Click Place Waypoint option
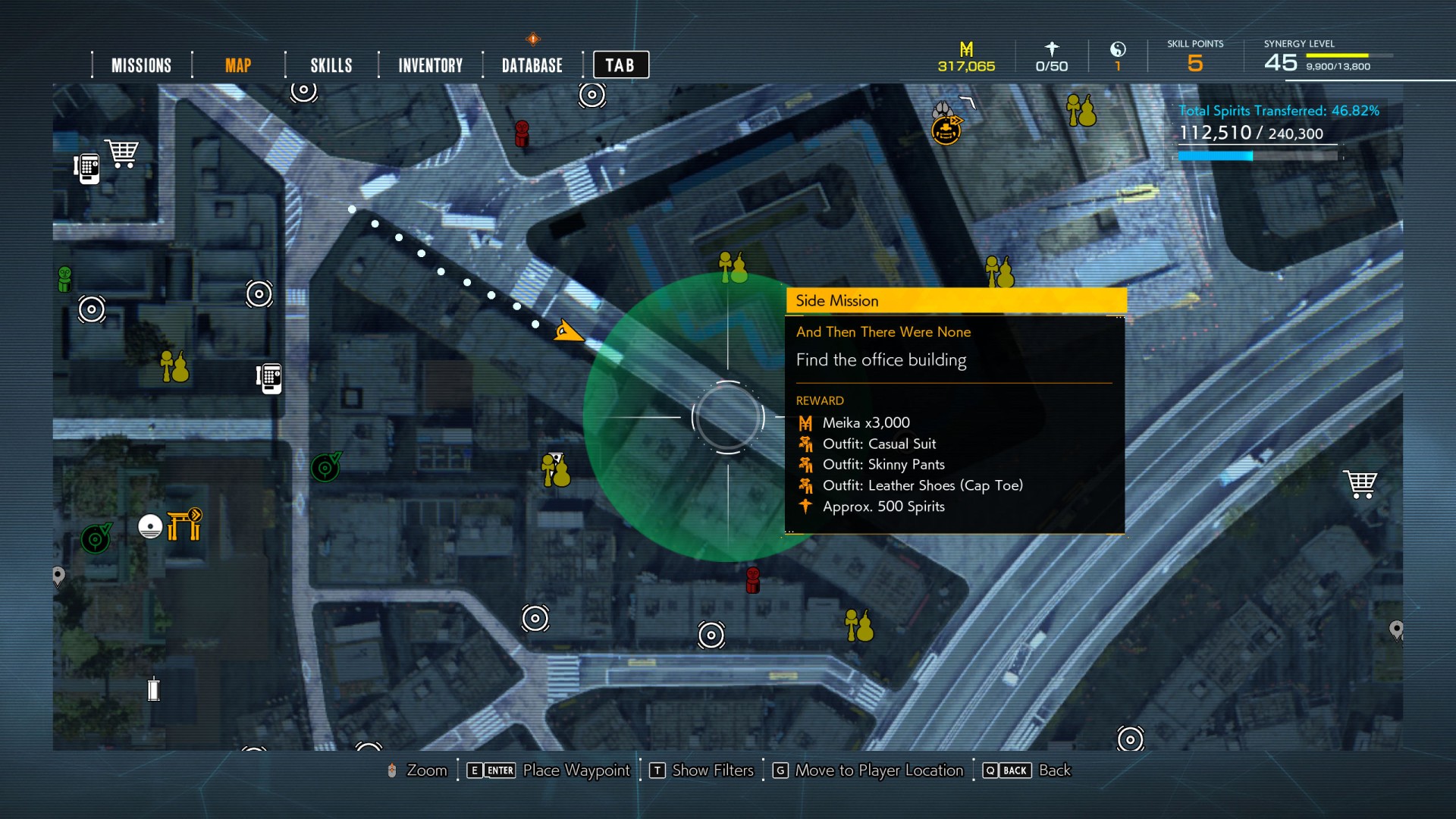 [576, 770]
